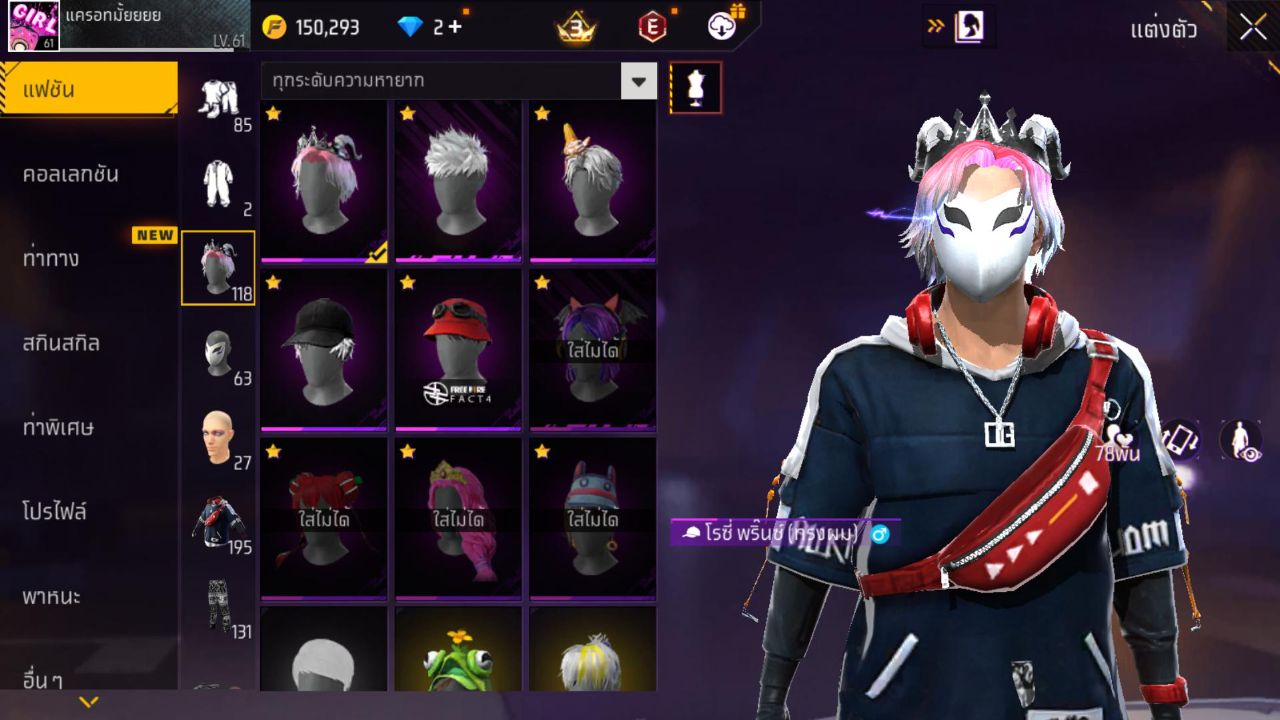Open the character card panel near the top
The width and height of the screenshot is (1280, 720).
pyautogui.click(x=968, y=27)
